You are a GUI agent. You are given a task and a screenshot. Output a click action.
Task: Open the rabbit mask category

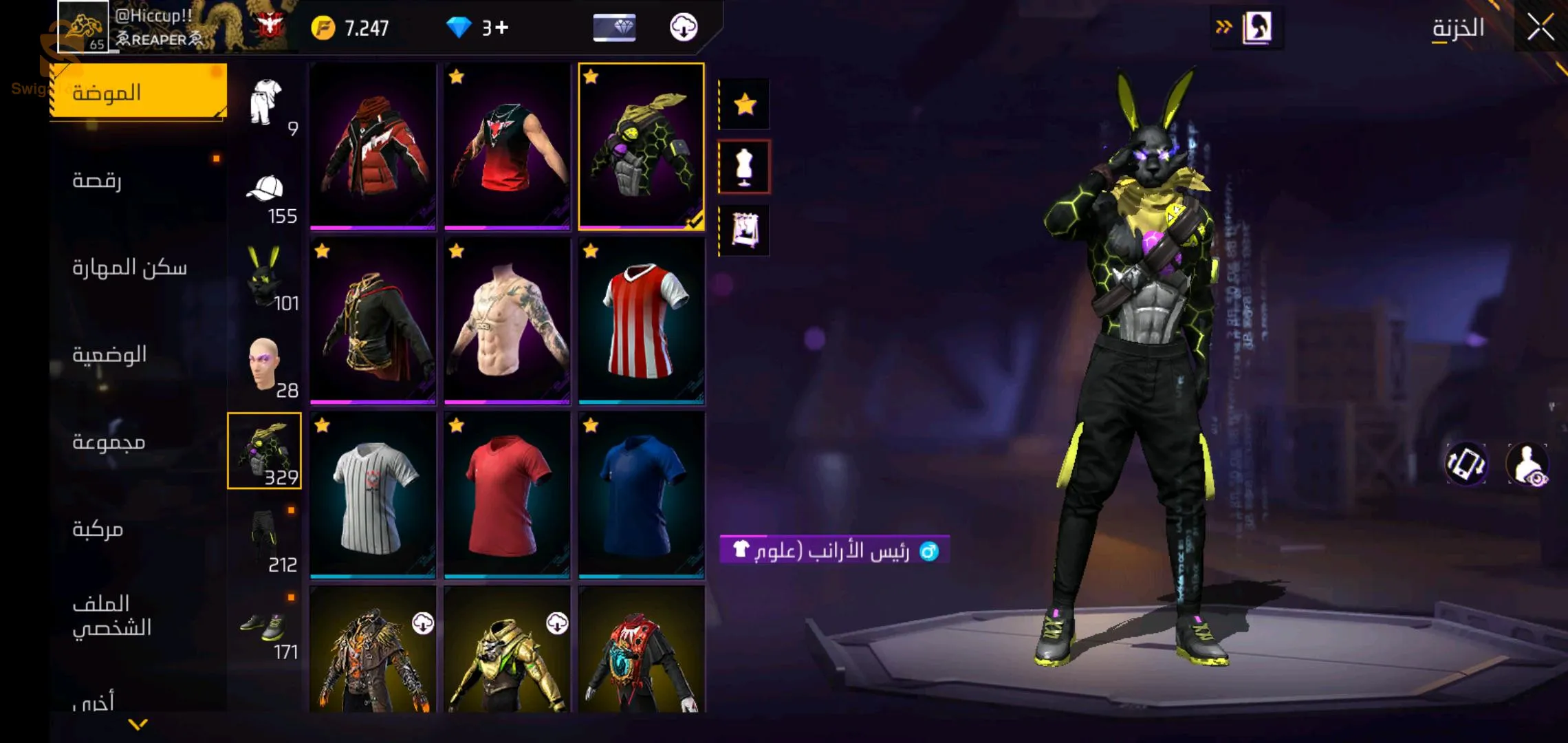(x=265, y=277)
